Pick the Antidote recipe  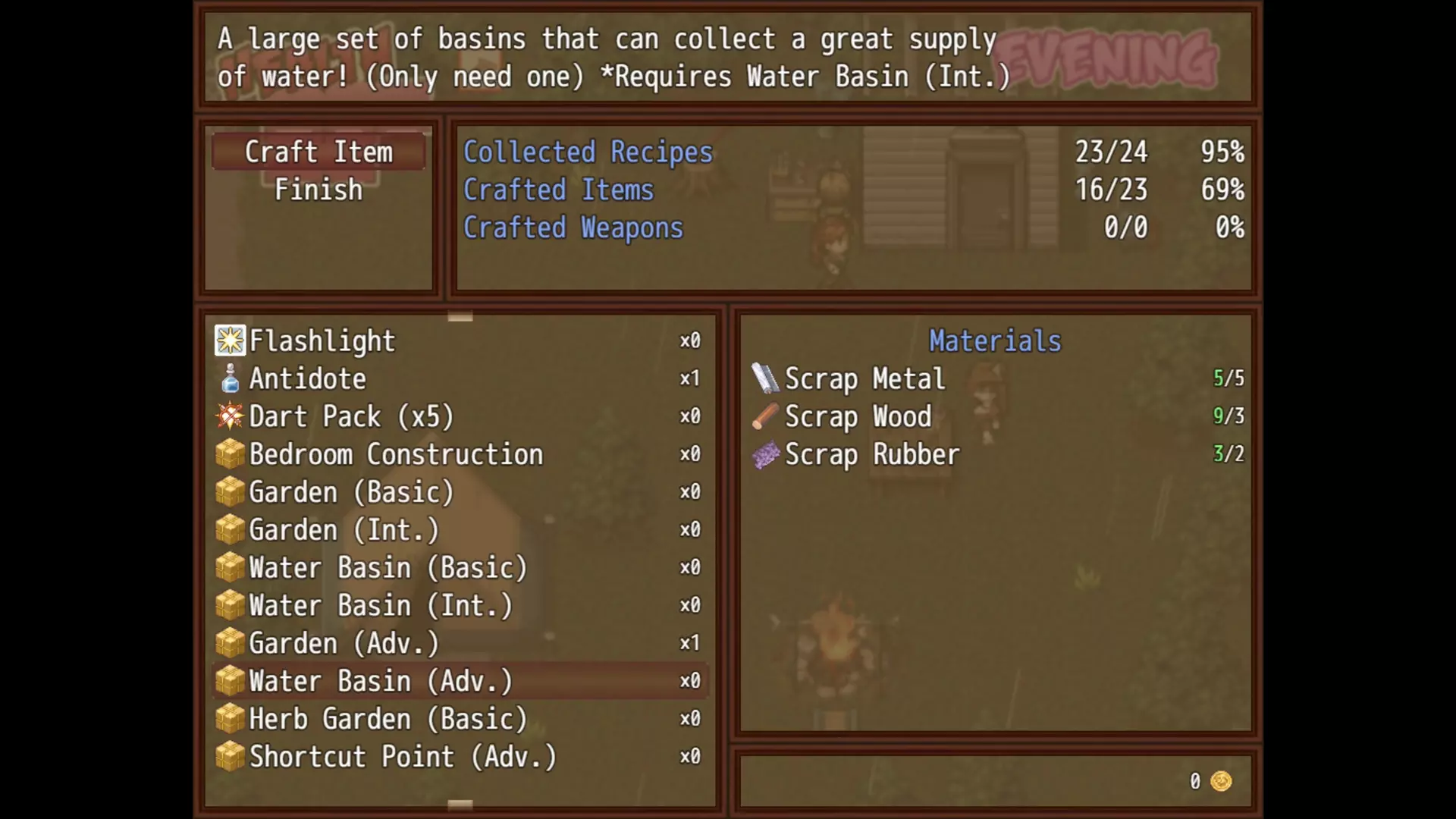459,379
